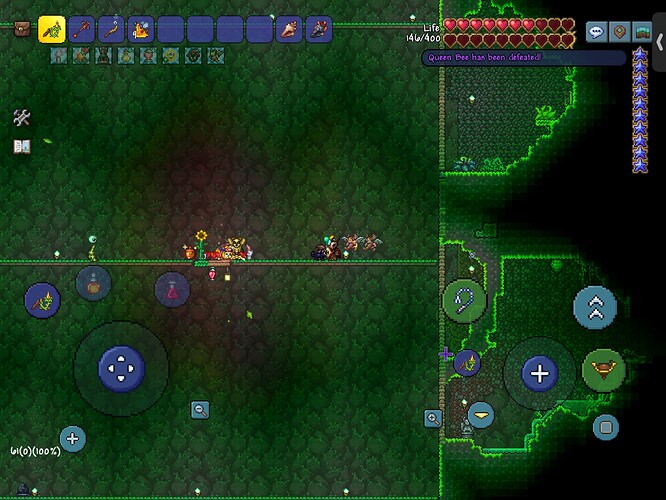Tap the movement joystick

(x=121, y=368)
